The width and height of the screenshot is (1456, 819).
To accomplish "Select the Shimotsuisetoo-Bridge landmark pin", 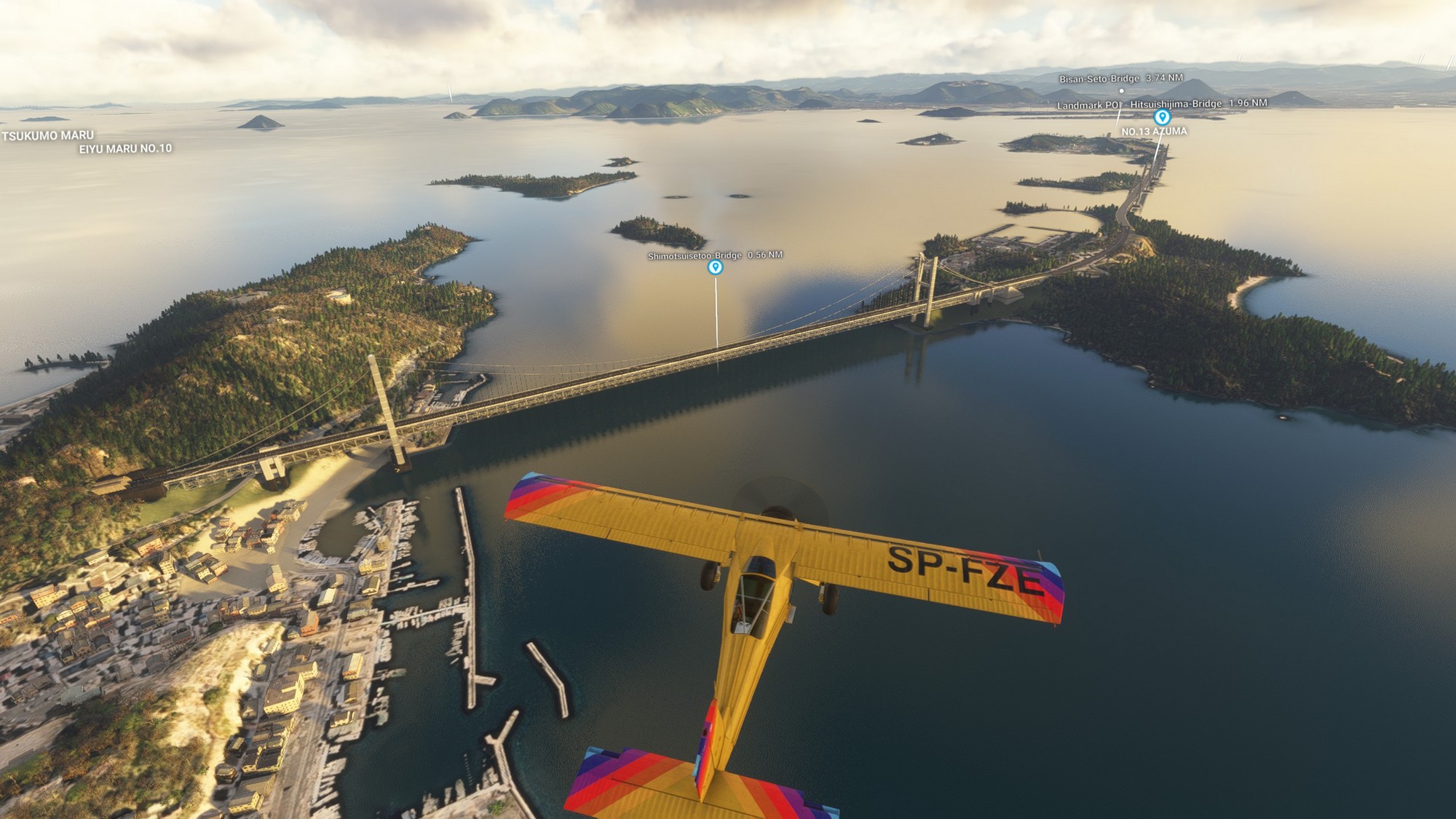I will 716,267.
